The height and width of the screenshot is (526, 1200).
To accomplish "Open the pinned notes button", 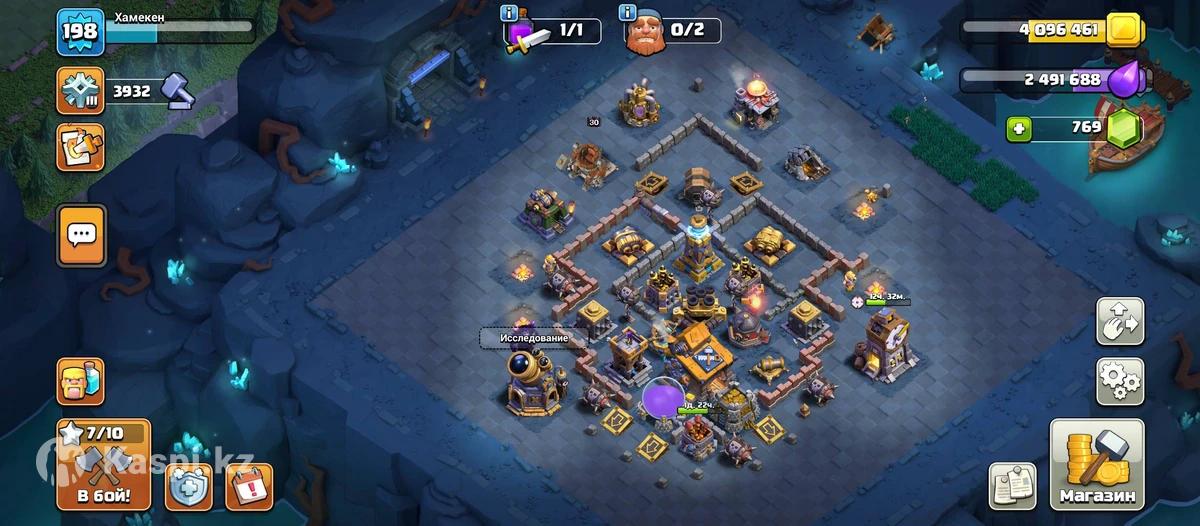I will (x=1013, y=486).
